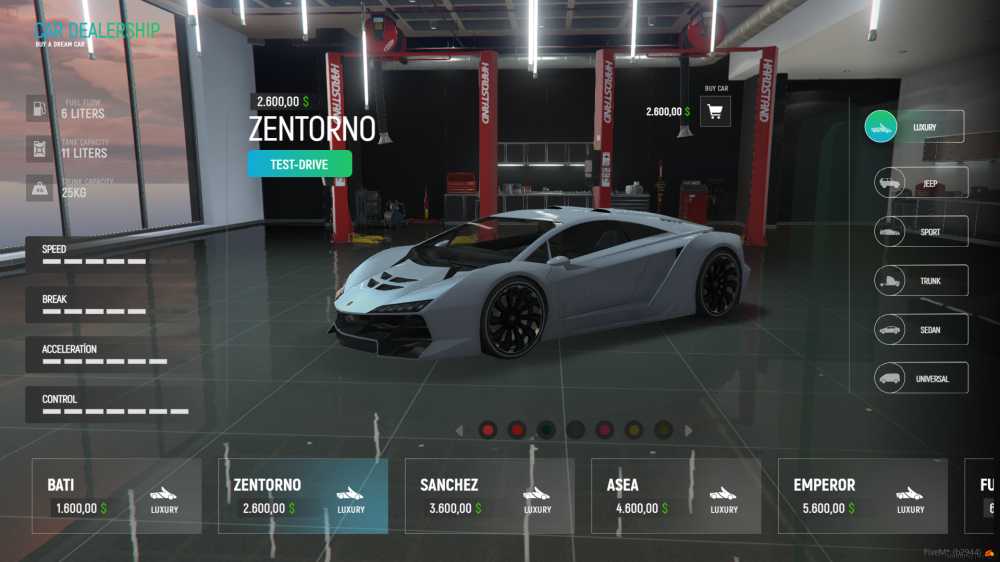Pick the Sanchez vehicle card
This screenshot has height=562, width=1000.
coord(489,496)
